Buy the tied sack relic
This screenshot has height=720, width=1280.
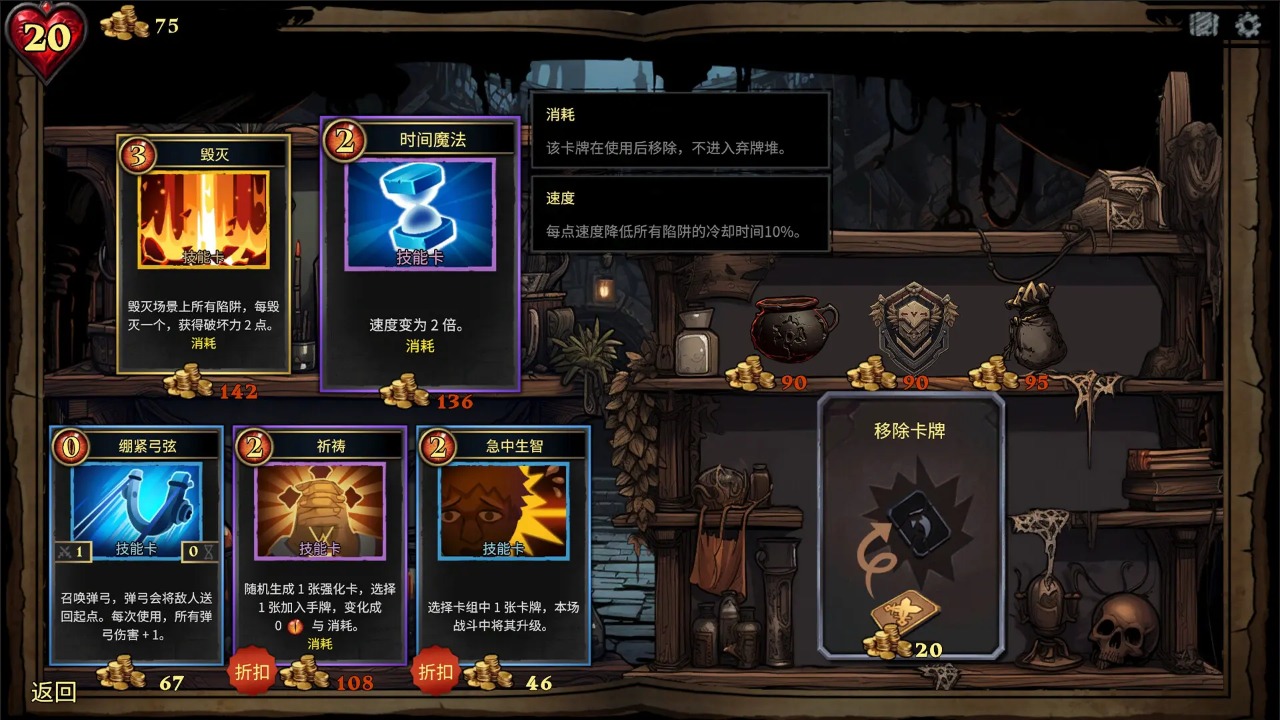click(x=1034, y=325)
